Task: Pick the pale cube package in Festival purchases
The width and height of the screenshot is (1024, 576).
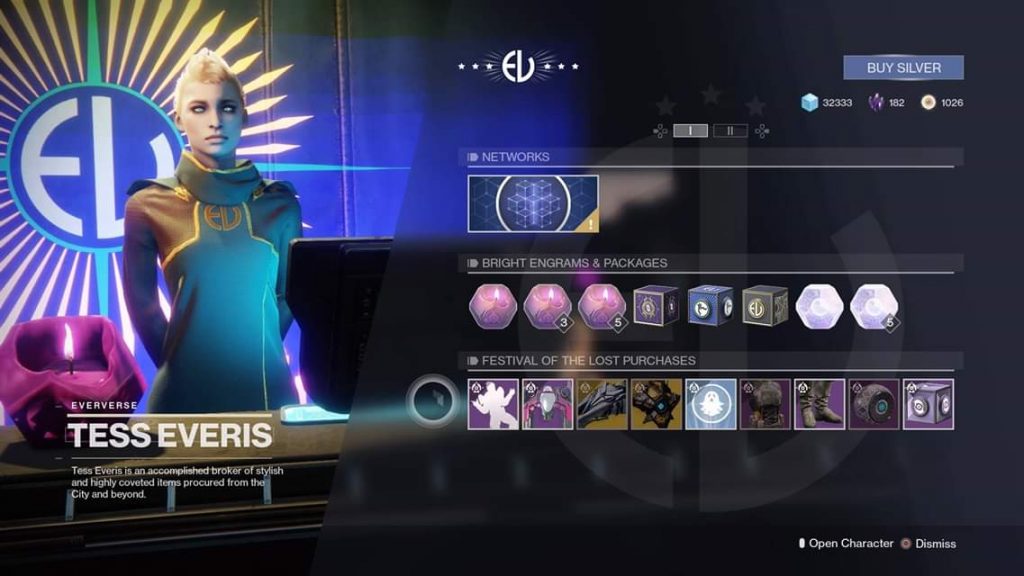Action: tap(928, 404)
